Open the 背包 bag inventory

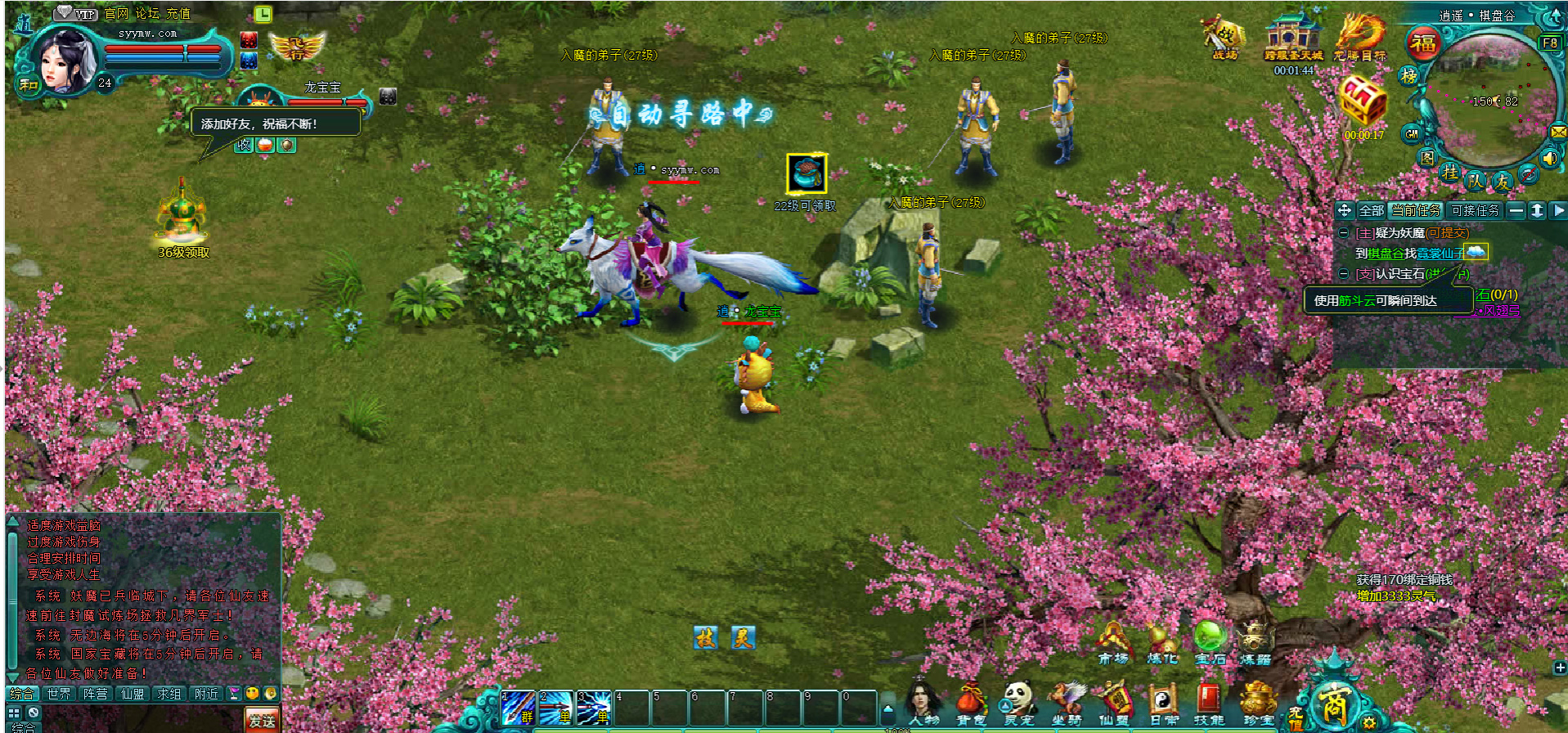tap(970, 704)
